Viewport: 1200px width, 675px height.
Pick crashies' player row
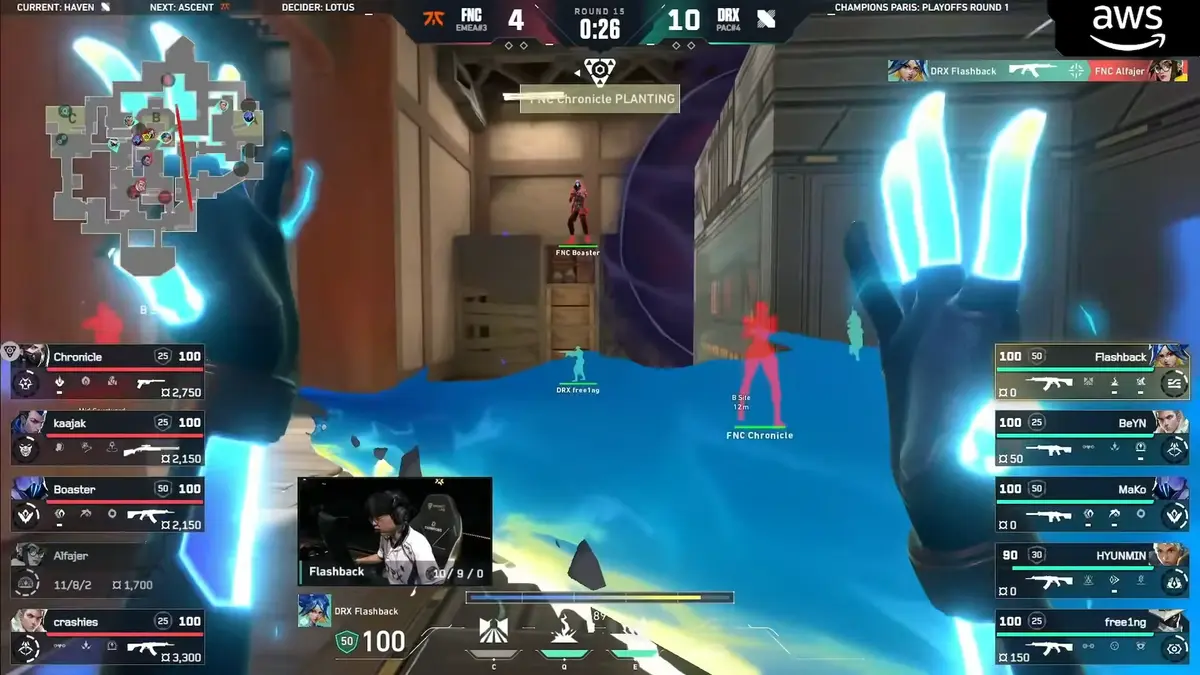click(108, 636)
